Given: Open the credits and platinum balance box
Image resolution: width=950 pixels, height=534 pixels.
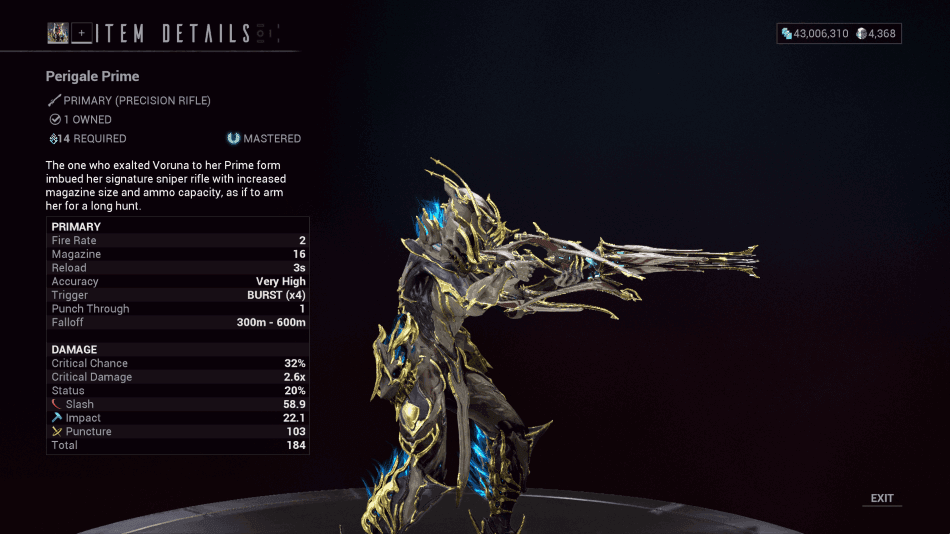Looking at the screenshot, I should pyautogui.click(x=839, y=34).
